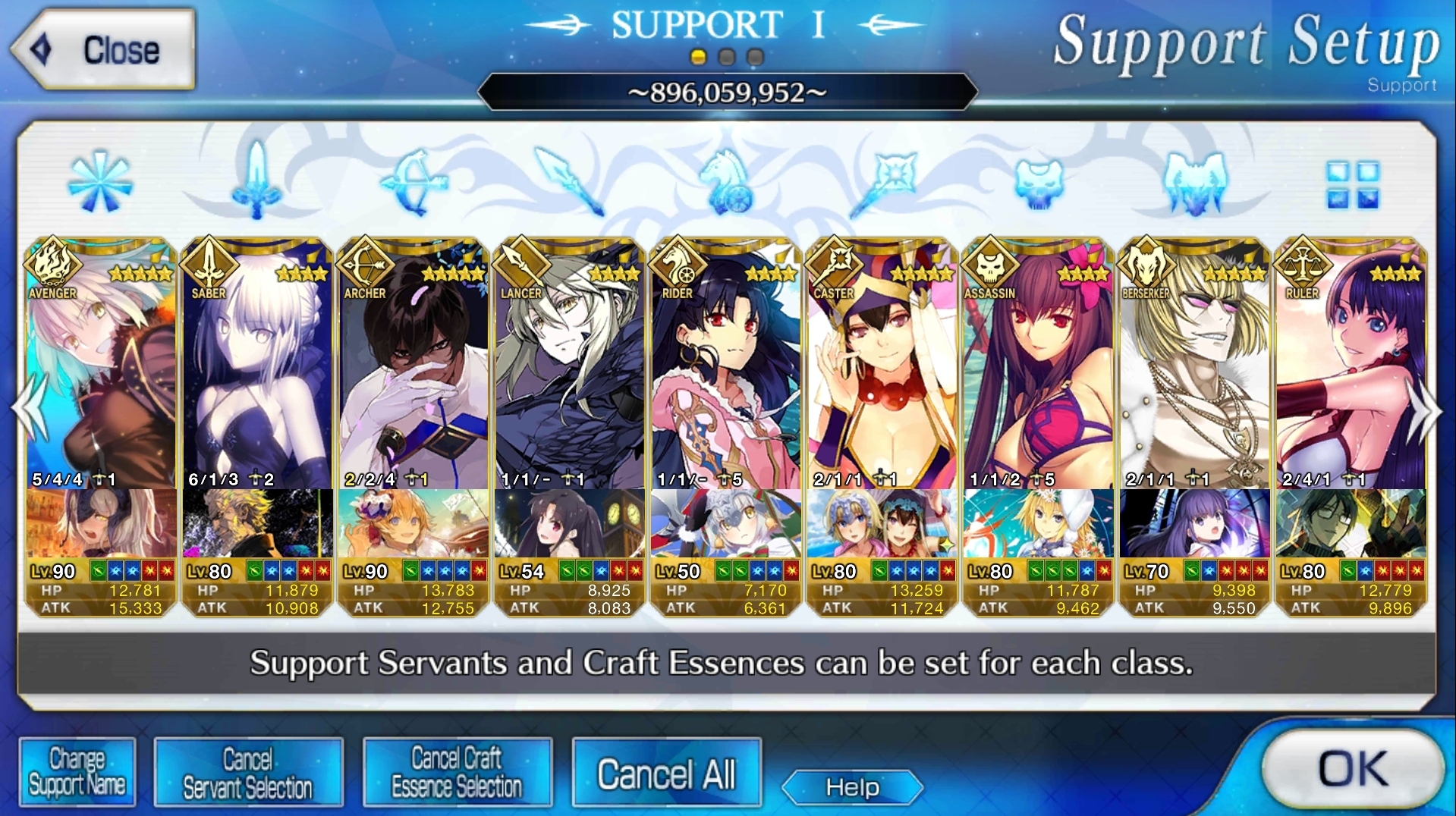Close the Support Setup screen
1456x816 pixels.
pyautogui.click(x=102, y=50)
